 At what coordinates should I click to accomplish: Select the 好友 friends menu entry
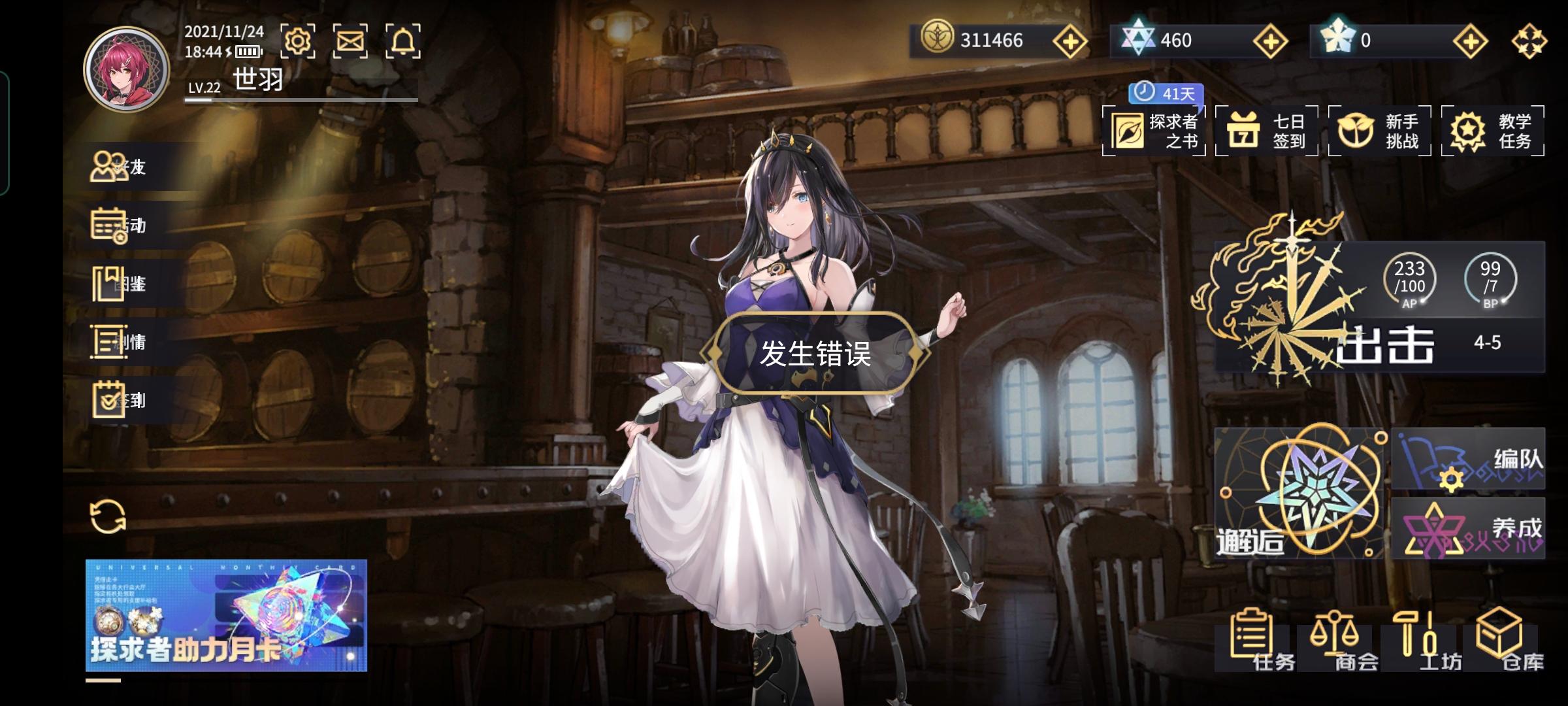pyautogui.click(x=121, y=167)
